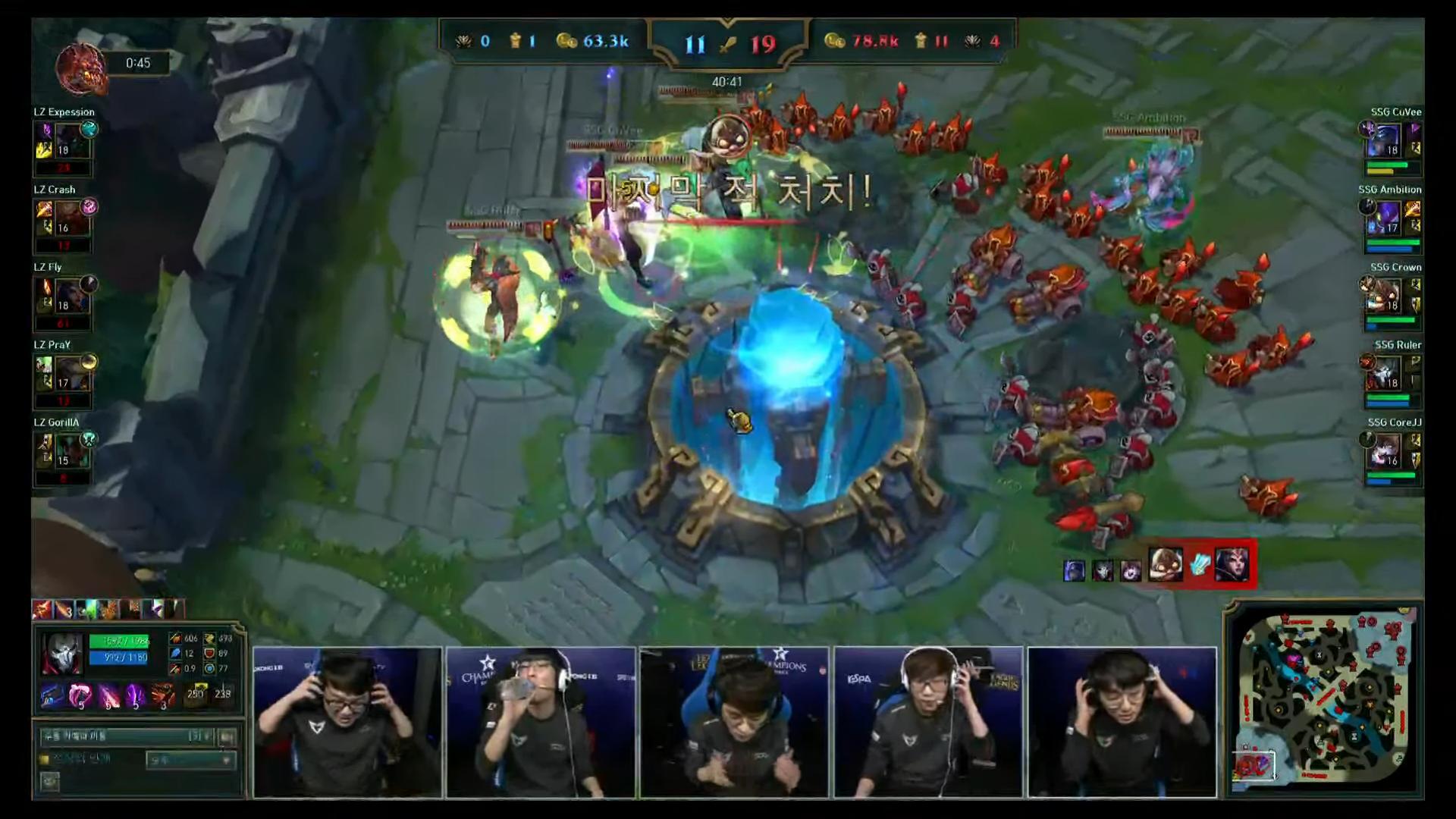Click Jhin's passive ability icon
This screenshot has width=1456, height=819.
point(52,695)
